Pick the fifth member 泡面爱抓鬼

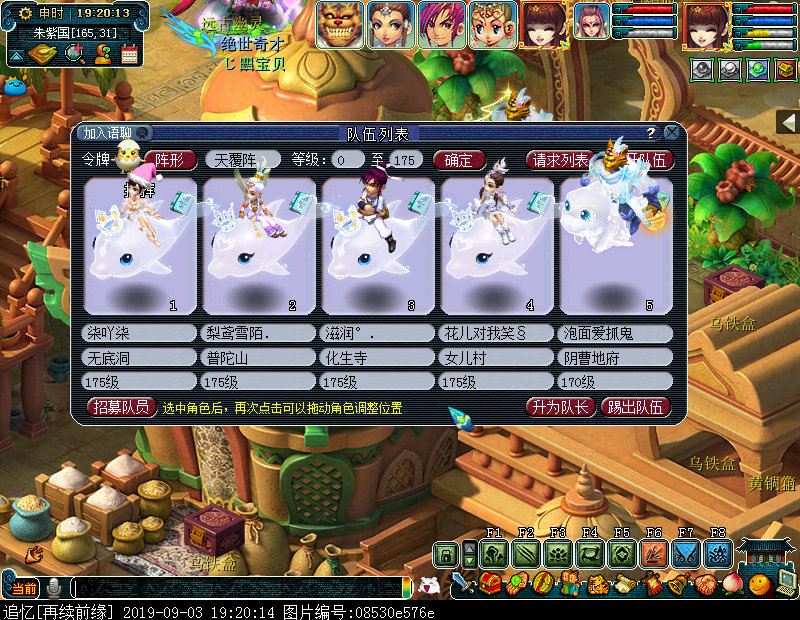[x=614, y=246]
